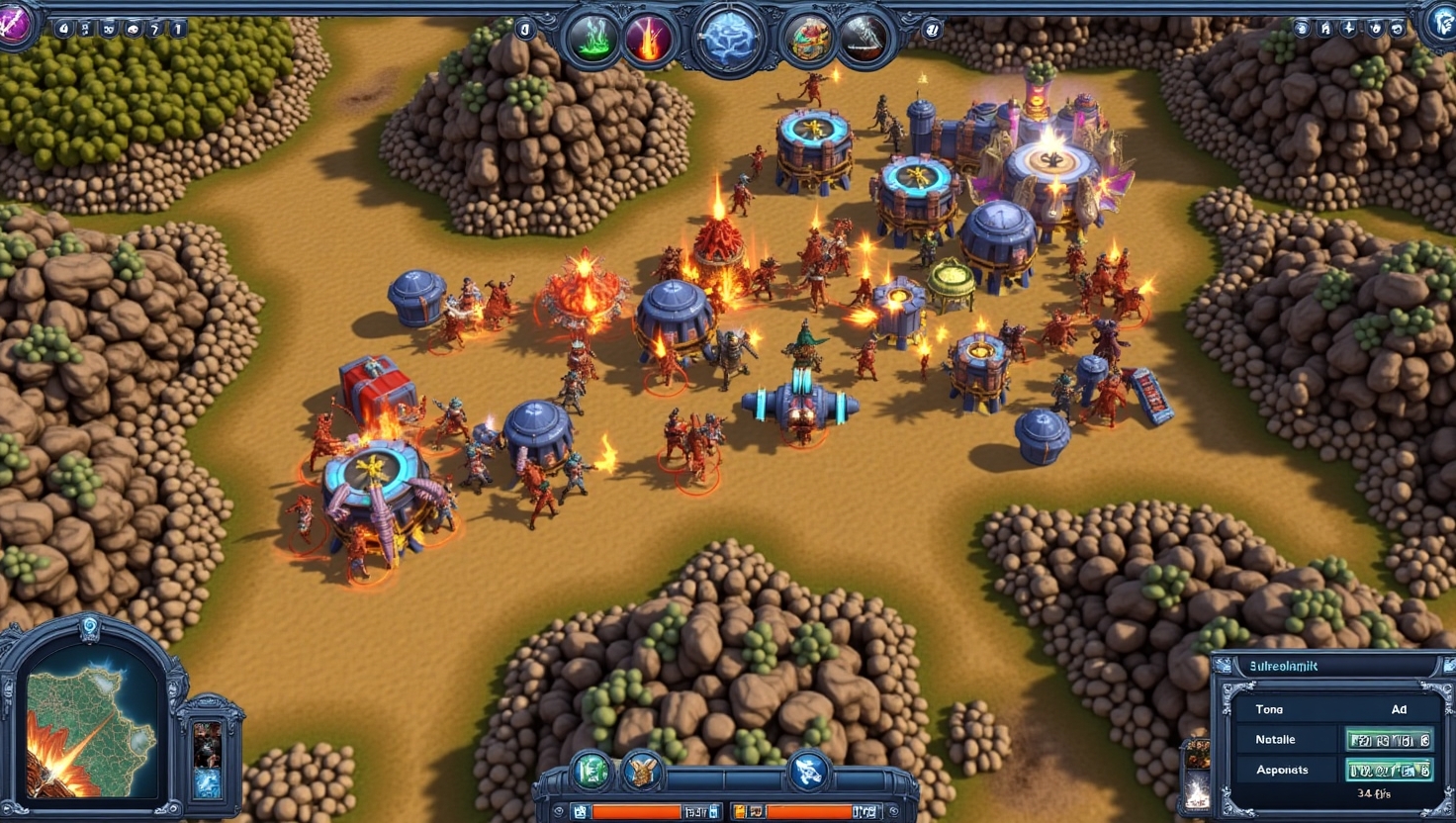
Task: Click the blue gem atop the minimap frame
Action: [x=90, y=626]
